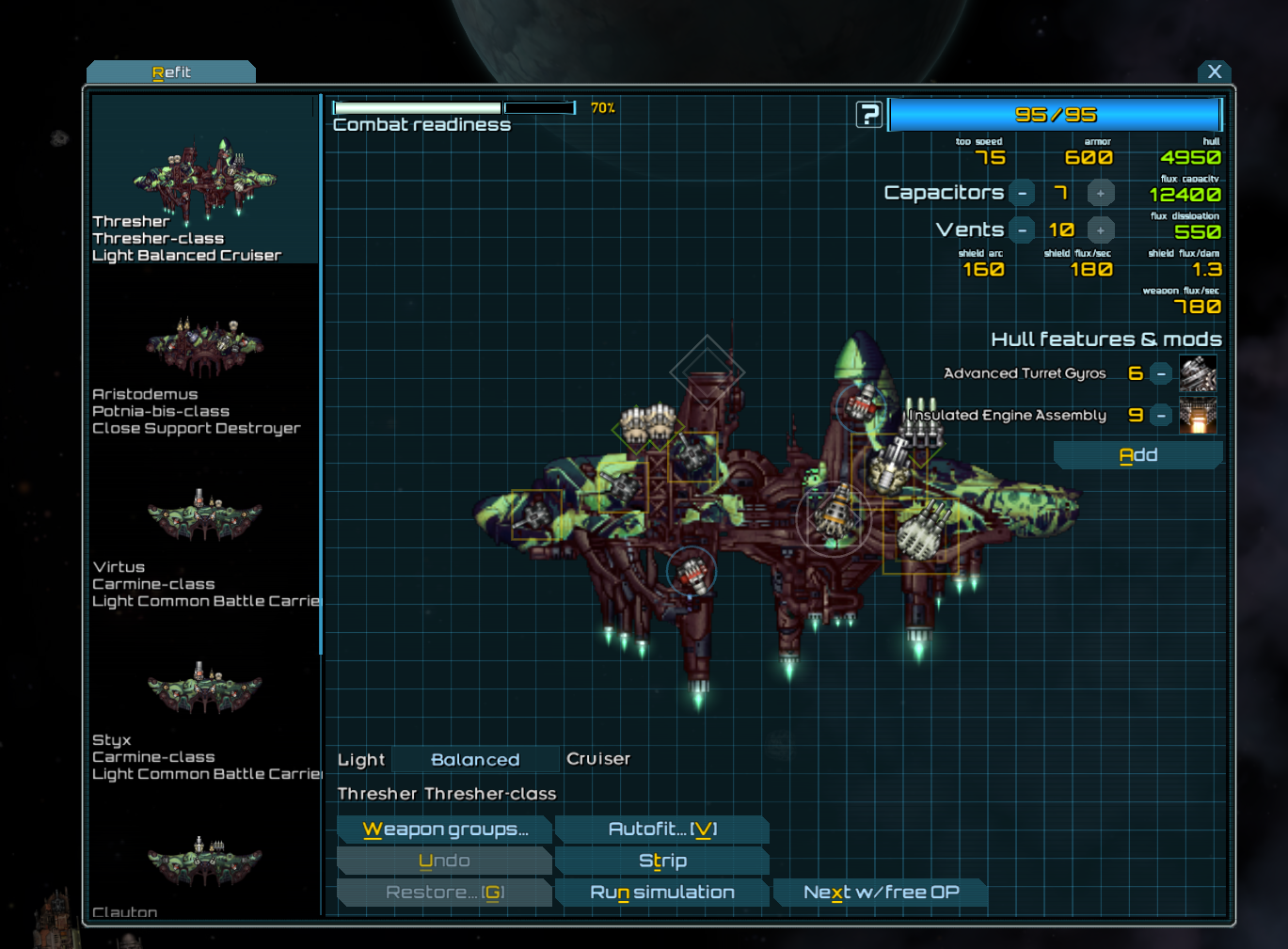Open Weapon groups settings
Screen dimensions: 1288x949
[445, 830]
